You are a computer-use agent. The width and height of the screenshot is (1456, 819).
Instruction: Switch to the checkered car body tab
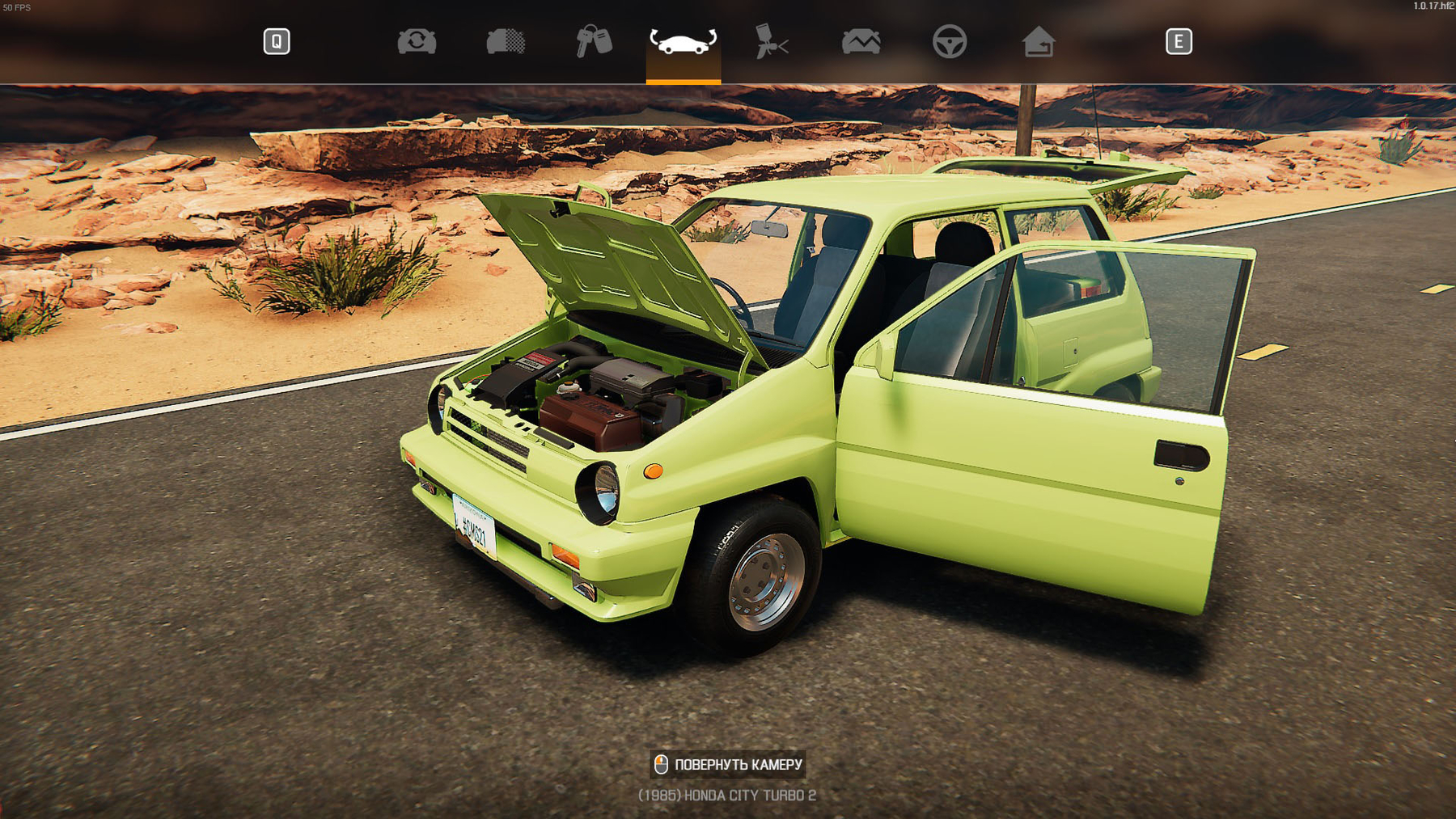click(x=506, y=41)
